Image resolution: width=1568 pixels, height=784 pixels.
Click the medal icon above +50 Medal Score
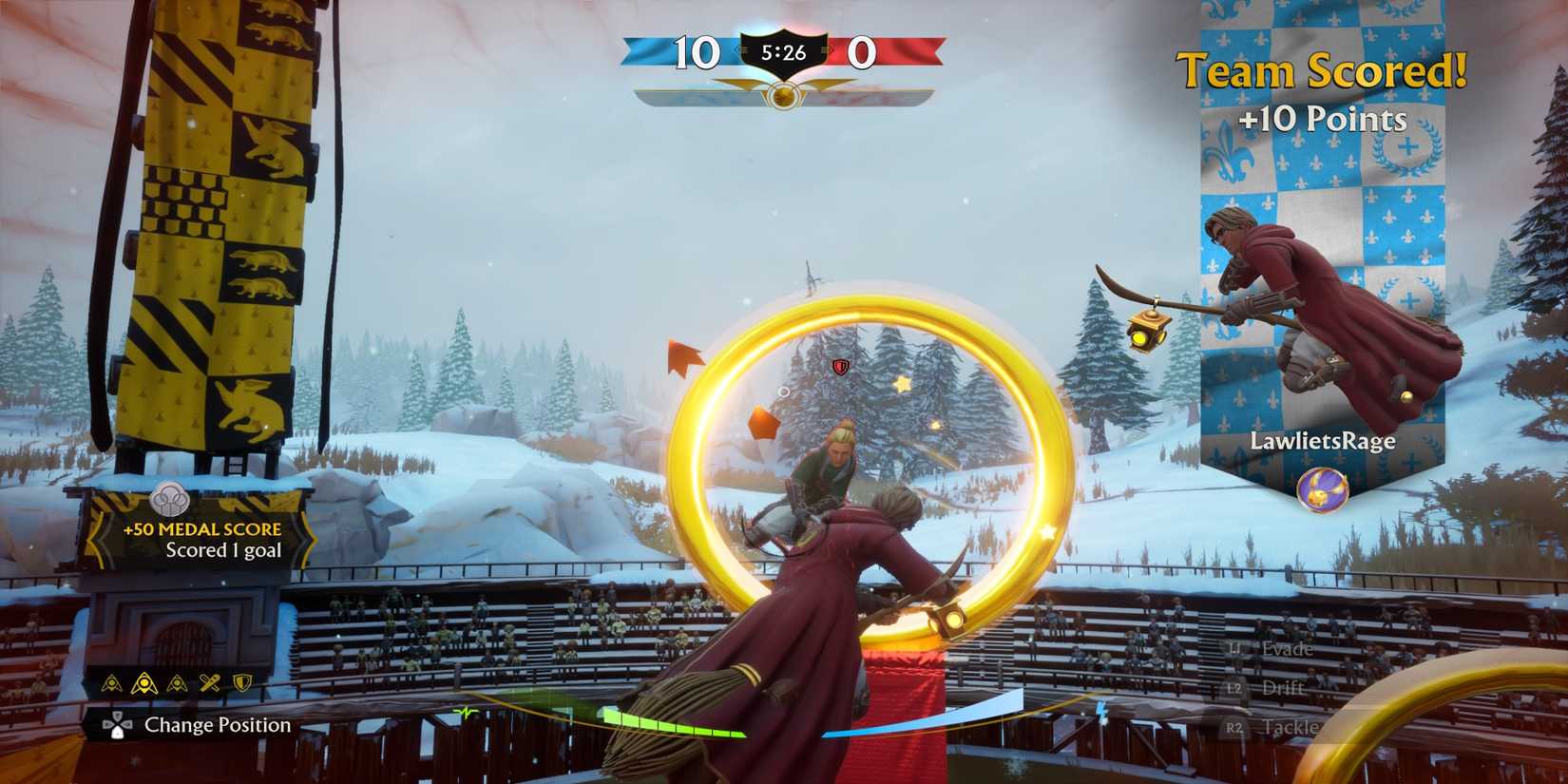pos(169,498)
